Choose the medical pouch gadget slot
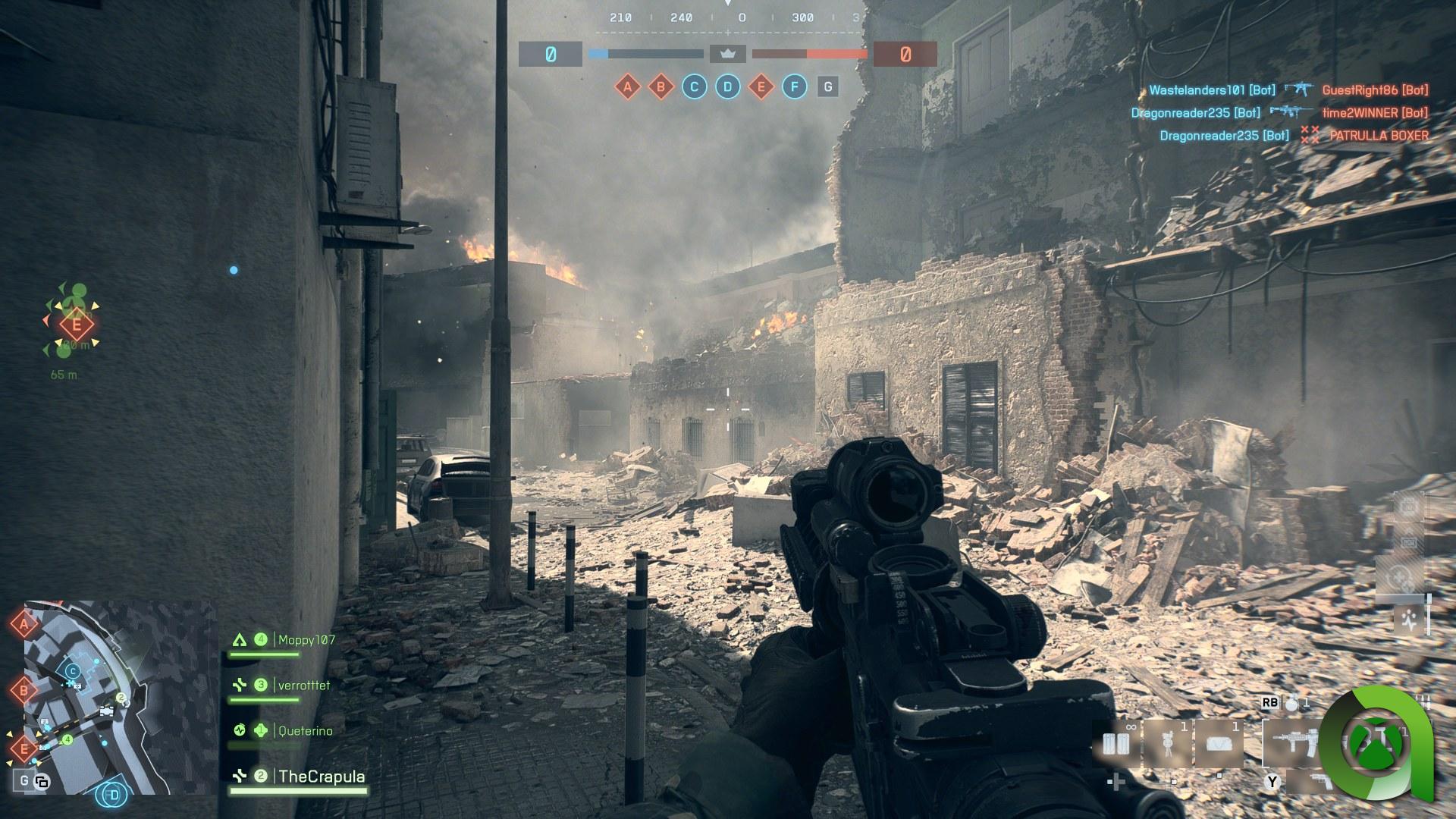 [1219, 745]
